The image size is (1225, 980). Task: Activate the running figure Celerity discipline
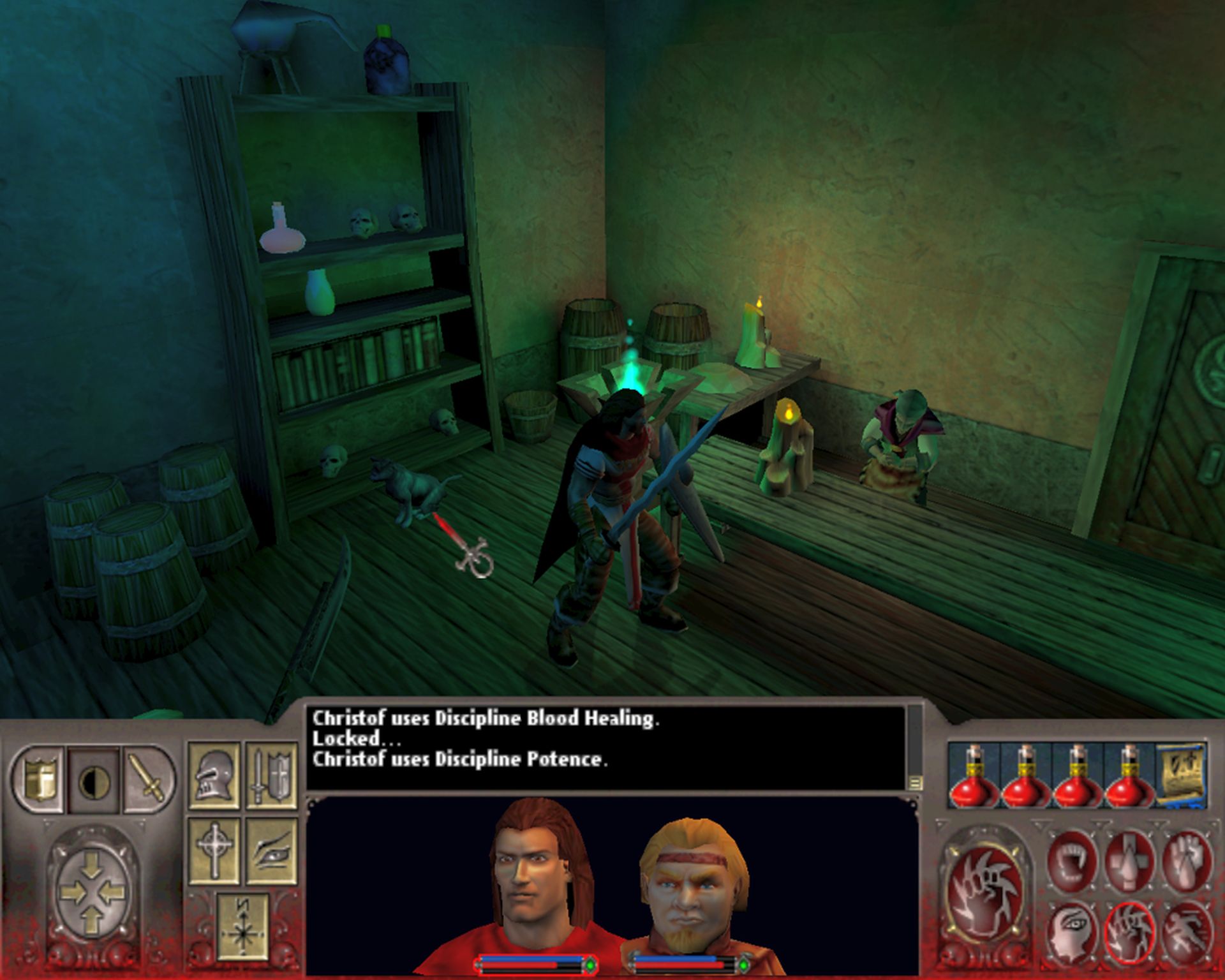[x=1186, y=931]
